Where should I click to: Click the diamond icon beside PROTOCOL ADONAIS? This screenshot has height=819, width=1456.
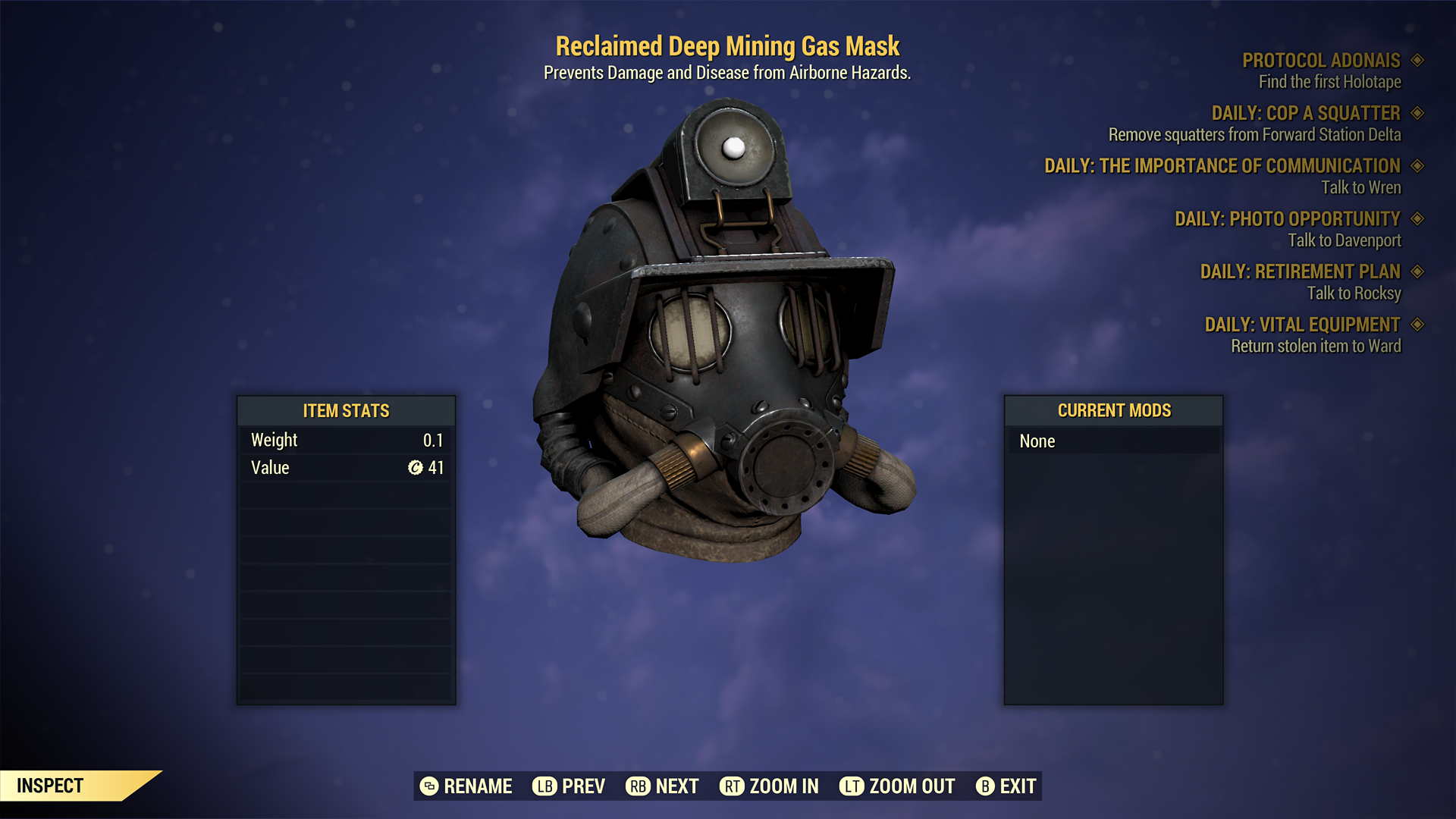[1418, 60]
